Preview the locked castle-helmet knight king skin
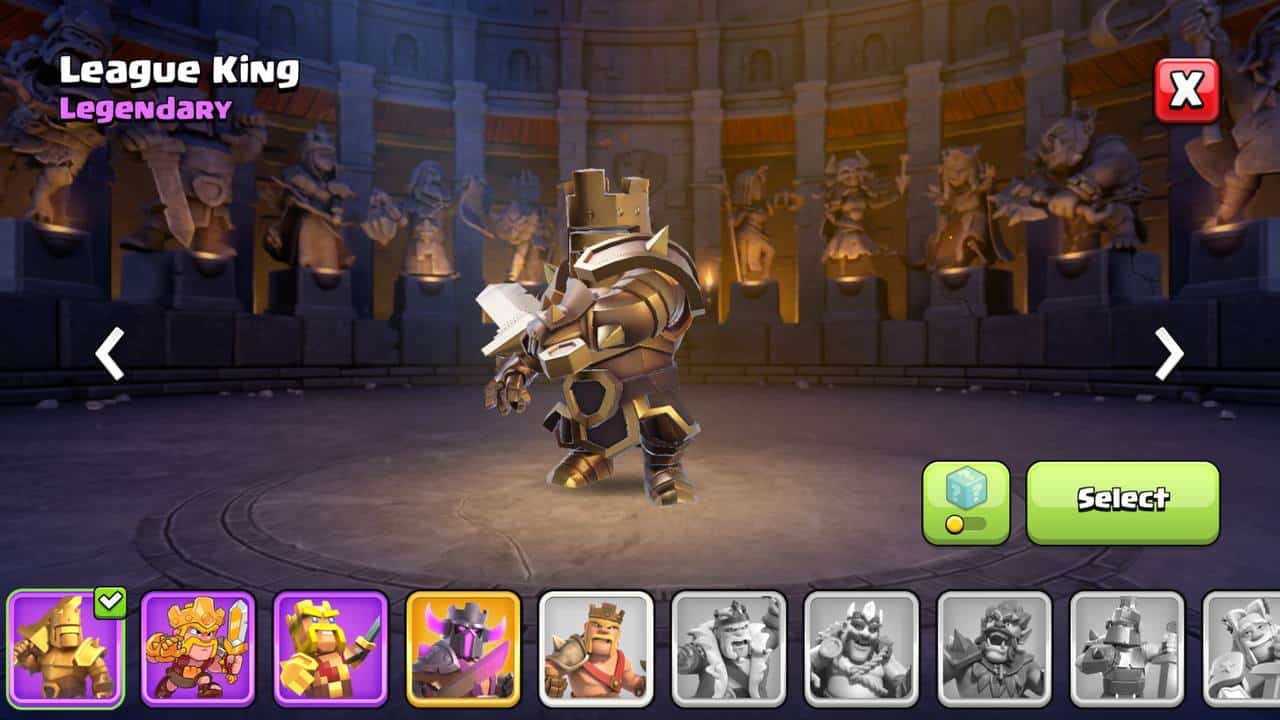 tap(1127, 649)
